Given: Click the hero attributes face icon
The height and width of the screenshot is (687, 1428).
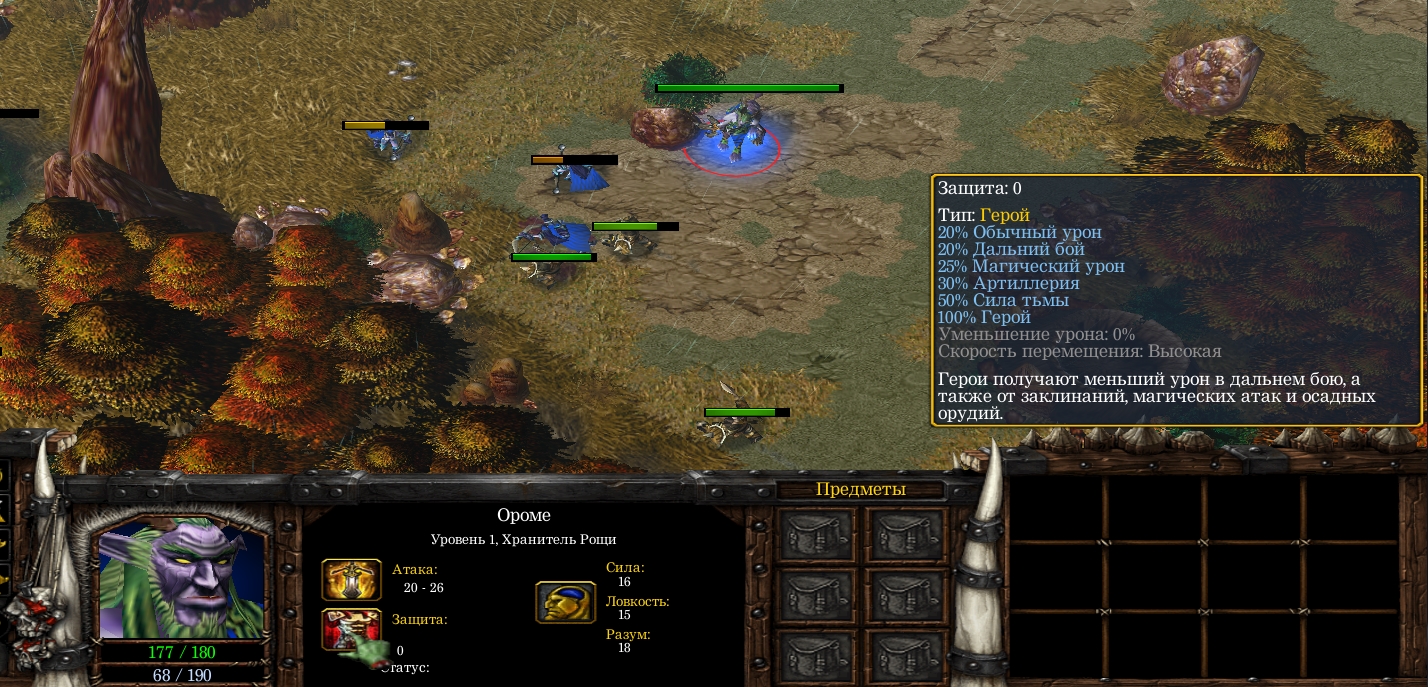Looking at the screenshot, I should [x=565, y=602].
